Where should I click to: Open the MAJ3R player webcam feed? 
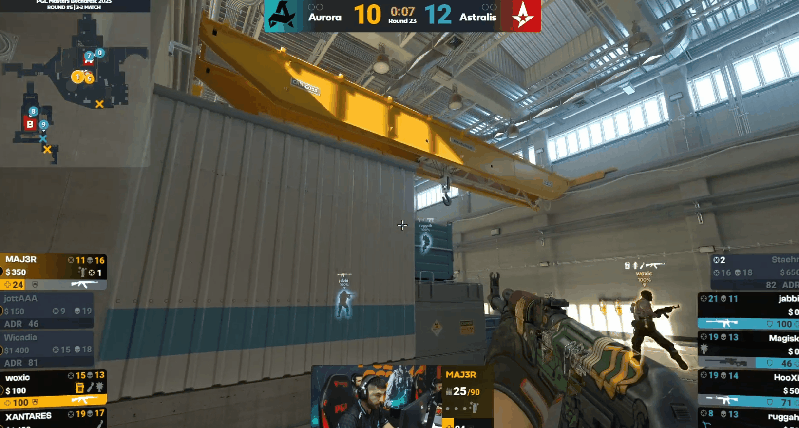[376, 396]
